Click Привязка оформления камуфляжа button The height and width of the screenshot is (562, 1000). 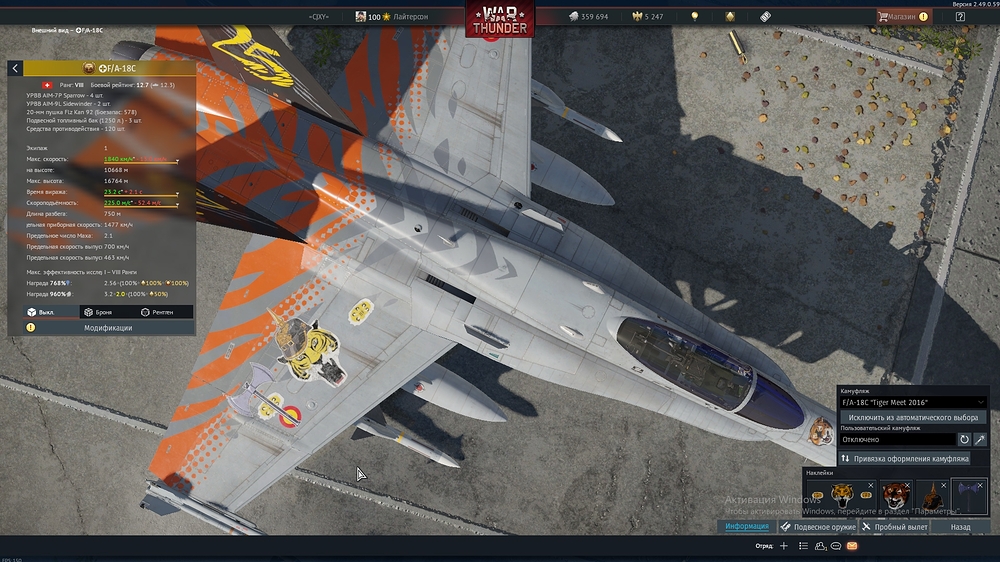904,458
